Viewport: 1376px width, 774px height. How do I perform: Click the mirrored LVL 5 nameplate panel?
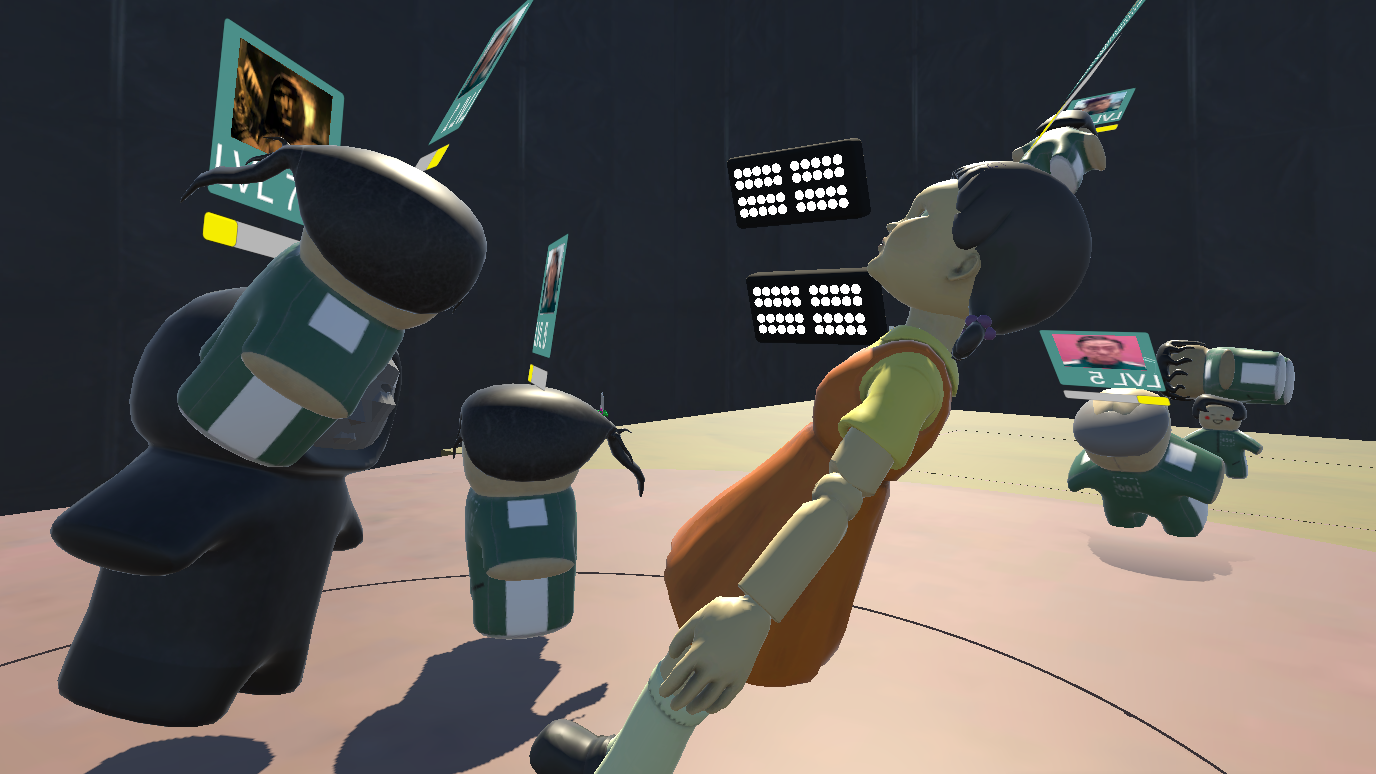1095,365
